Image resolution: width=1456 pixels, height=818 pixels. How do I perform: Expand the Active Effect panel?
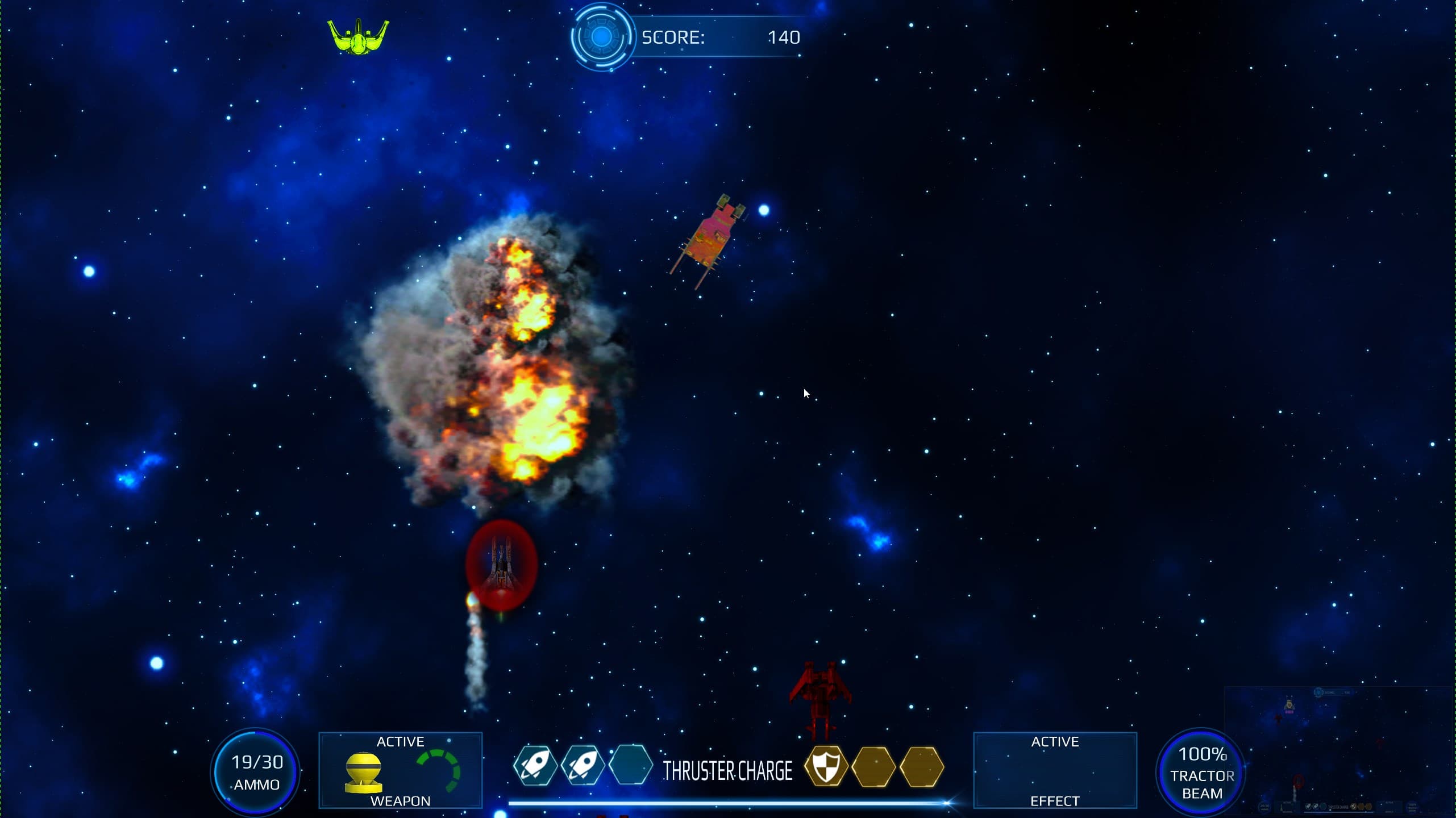pos(1056,771)
